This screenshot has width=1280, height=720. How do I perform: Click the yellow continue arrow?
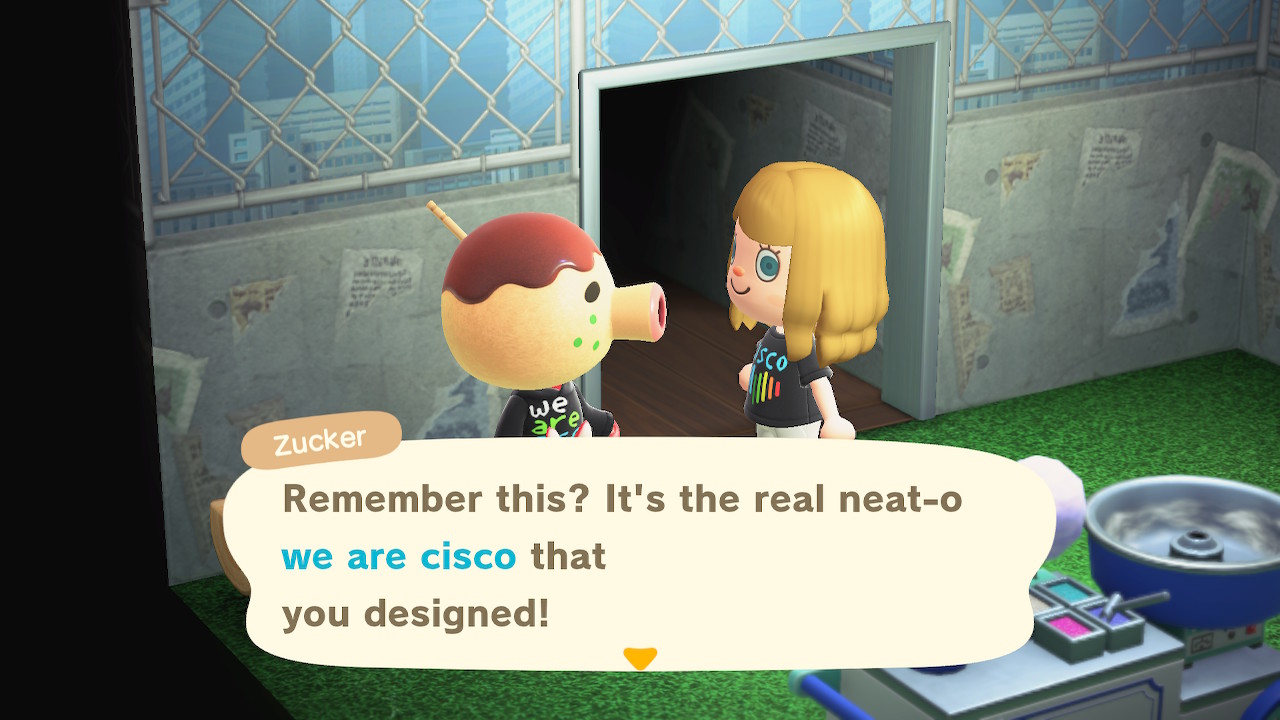click(640, 656)
